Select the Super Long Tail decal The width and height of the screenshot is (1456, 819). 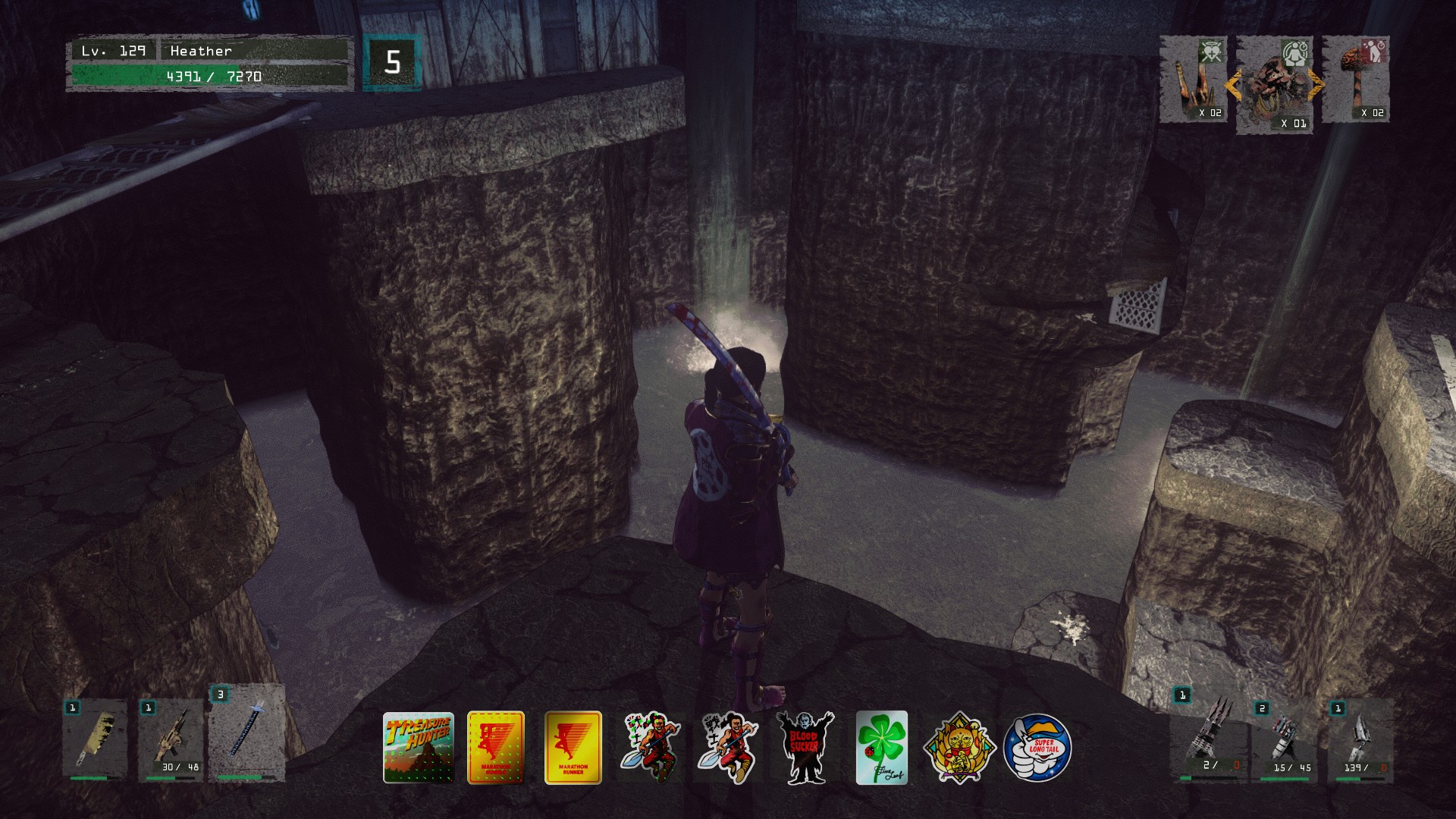(x=1037, y=748)
